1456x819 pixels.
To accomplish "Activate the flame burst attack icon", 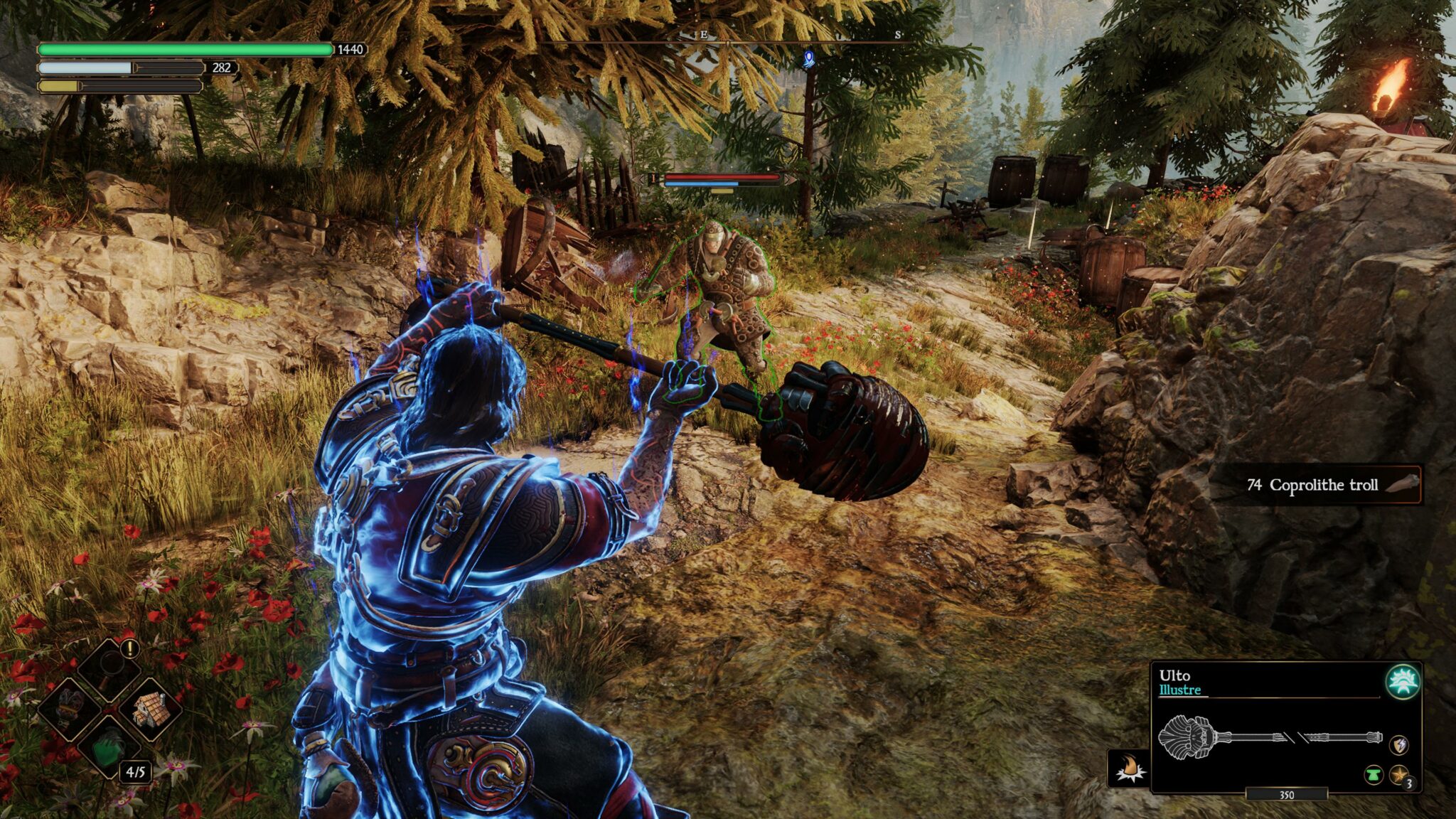I will [1129, 769].
